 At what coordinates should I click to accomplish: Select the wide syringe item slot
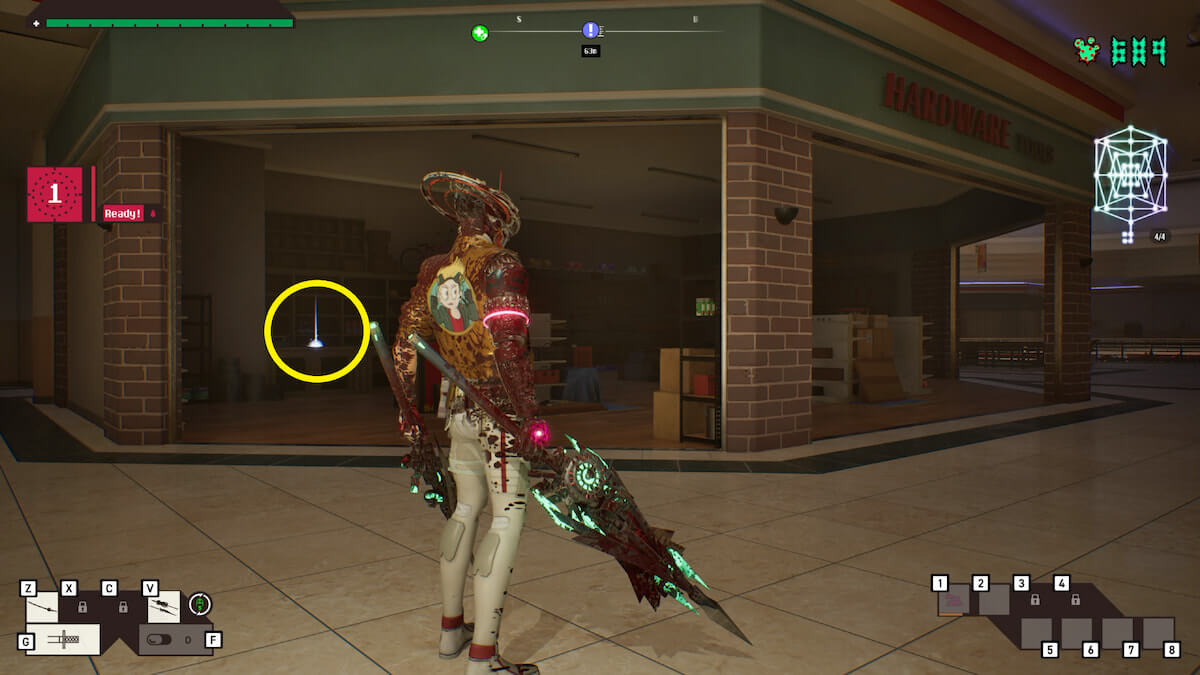pos(62,639)
